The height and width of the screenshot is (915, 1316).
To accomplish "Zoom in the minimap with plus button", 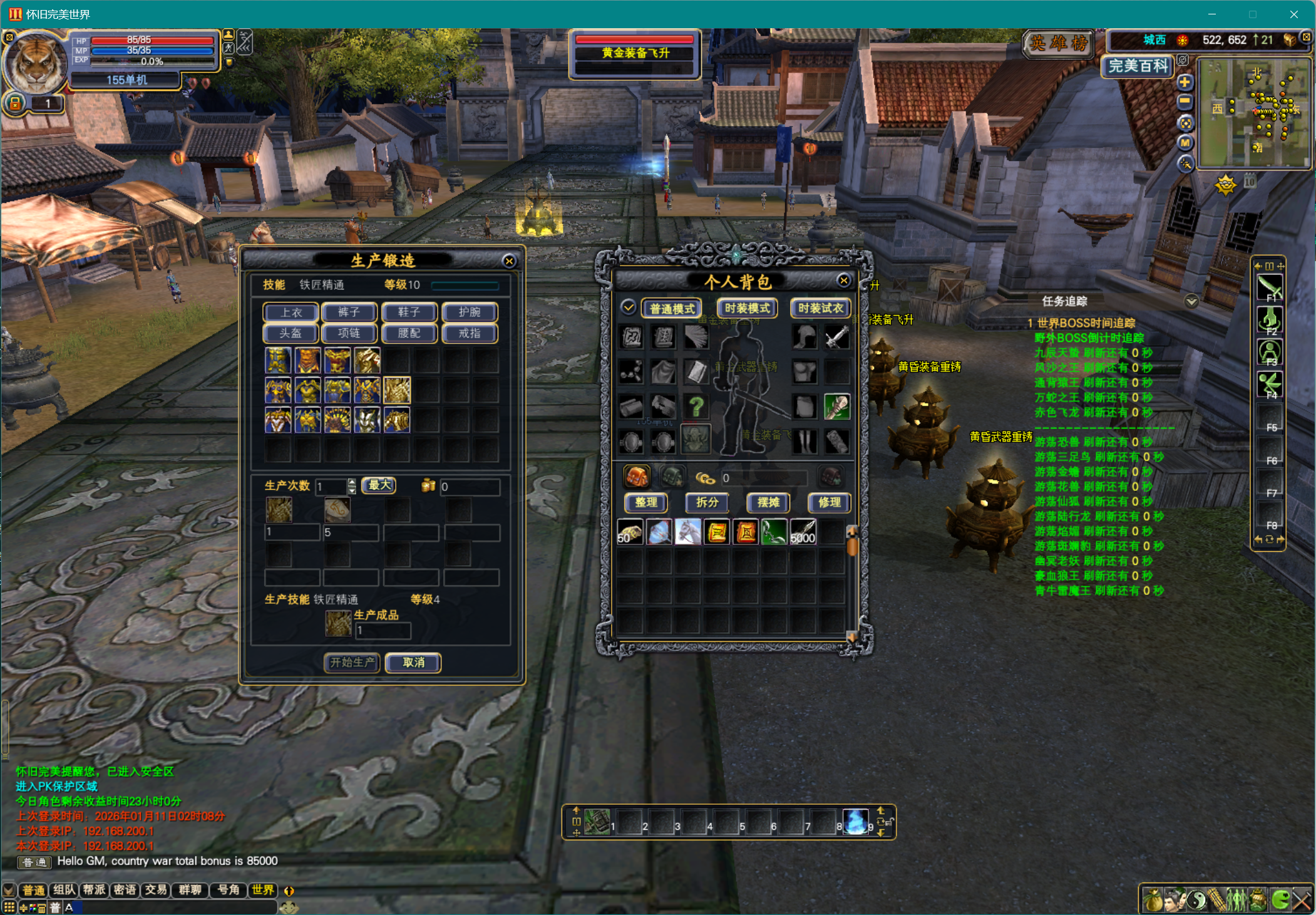I will coord(1185,82).
